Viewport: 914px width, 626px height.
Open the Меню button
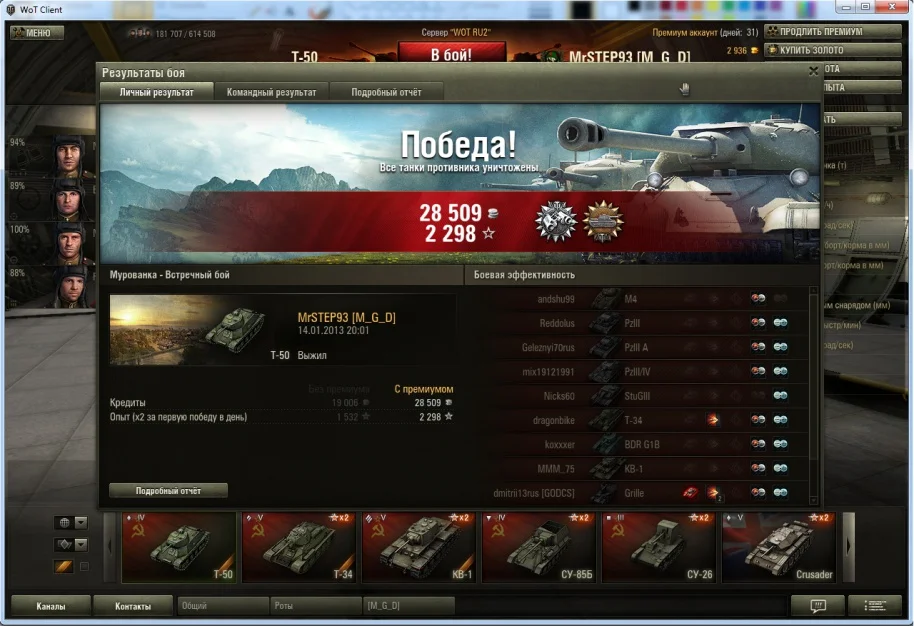(x=37, y=33)
